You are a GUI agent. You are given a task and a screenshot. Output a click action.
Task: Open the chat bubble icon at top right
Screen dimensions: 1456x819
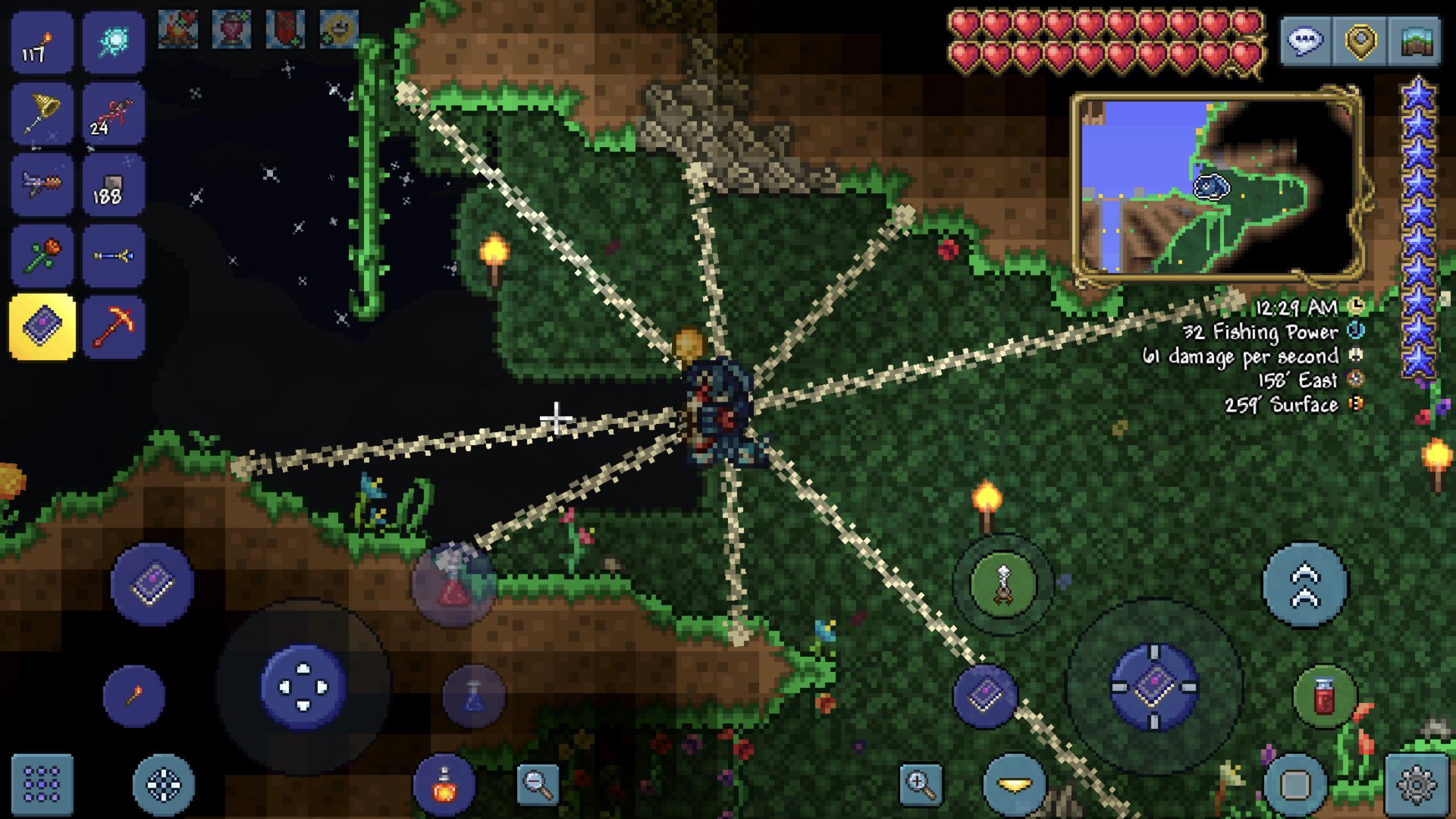(x=1306, y=40)
